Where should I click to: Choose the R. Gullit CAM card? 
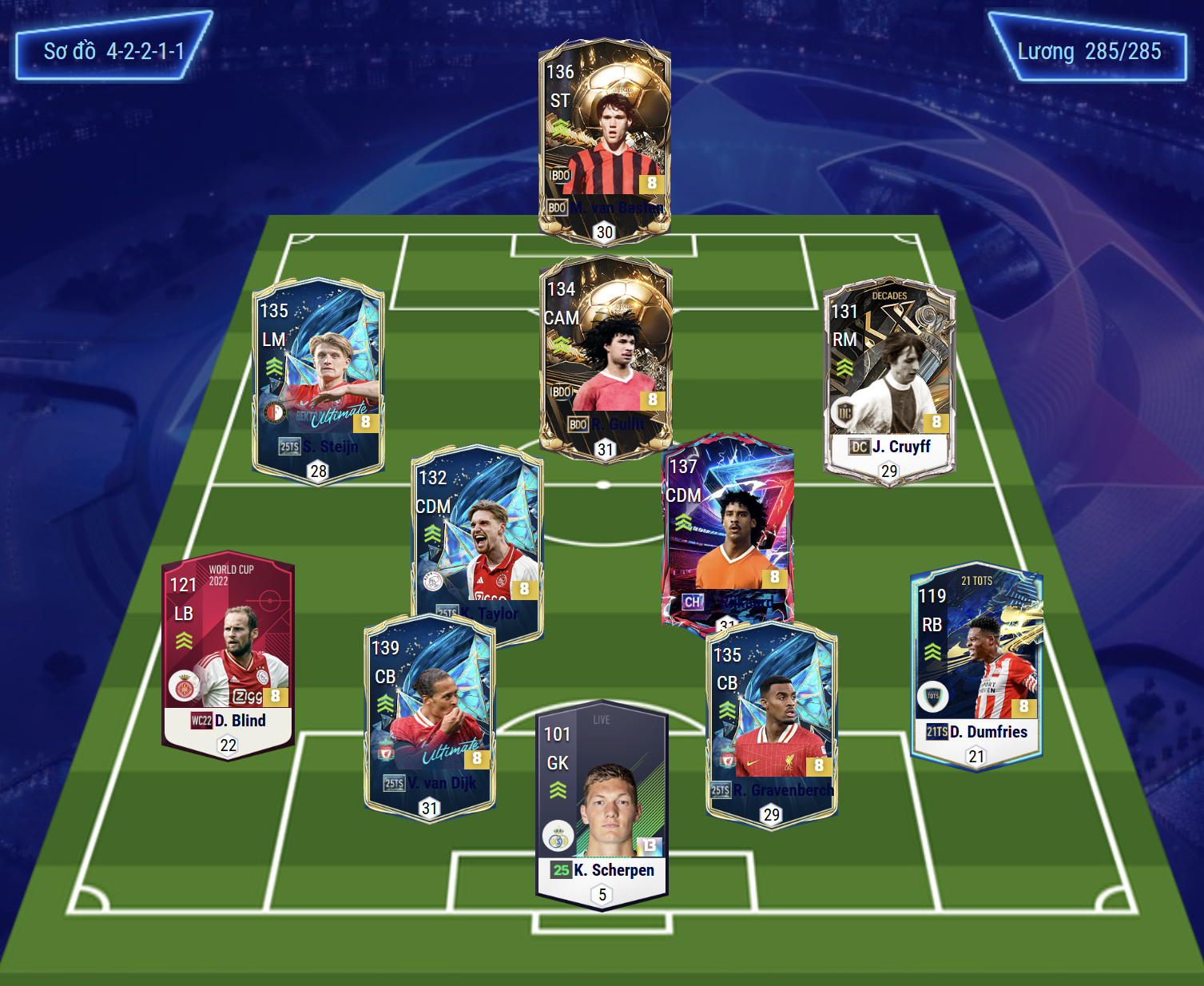pyautogui.click(x=606, y=356)
